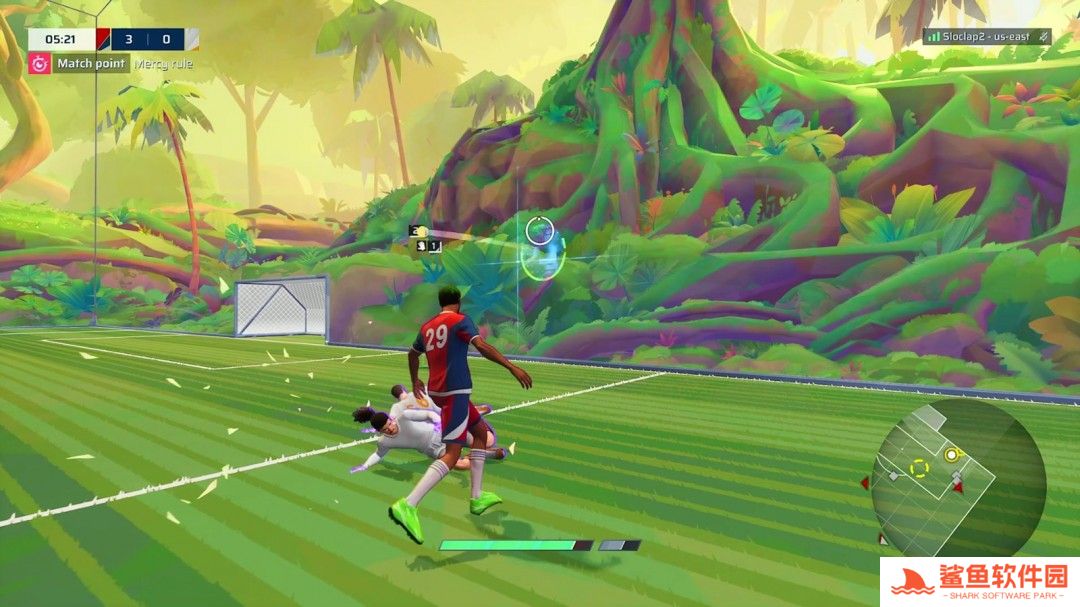The width and height of the screenshot is (1080, 607).
Task: Select the Sloclap2 us-east server label
Action: click(x=988, y=36)
